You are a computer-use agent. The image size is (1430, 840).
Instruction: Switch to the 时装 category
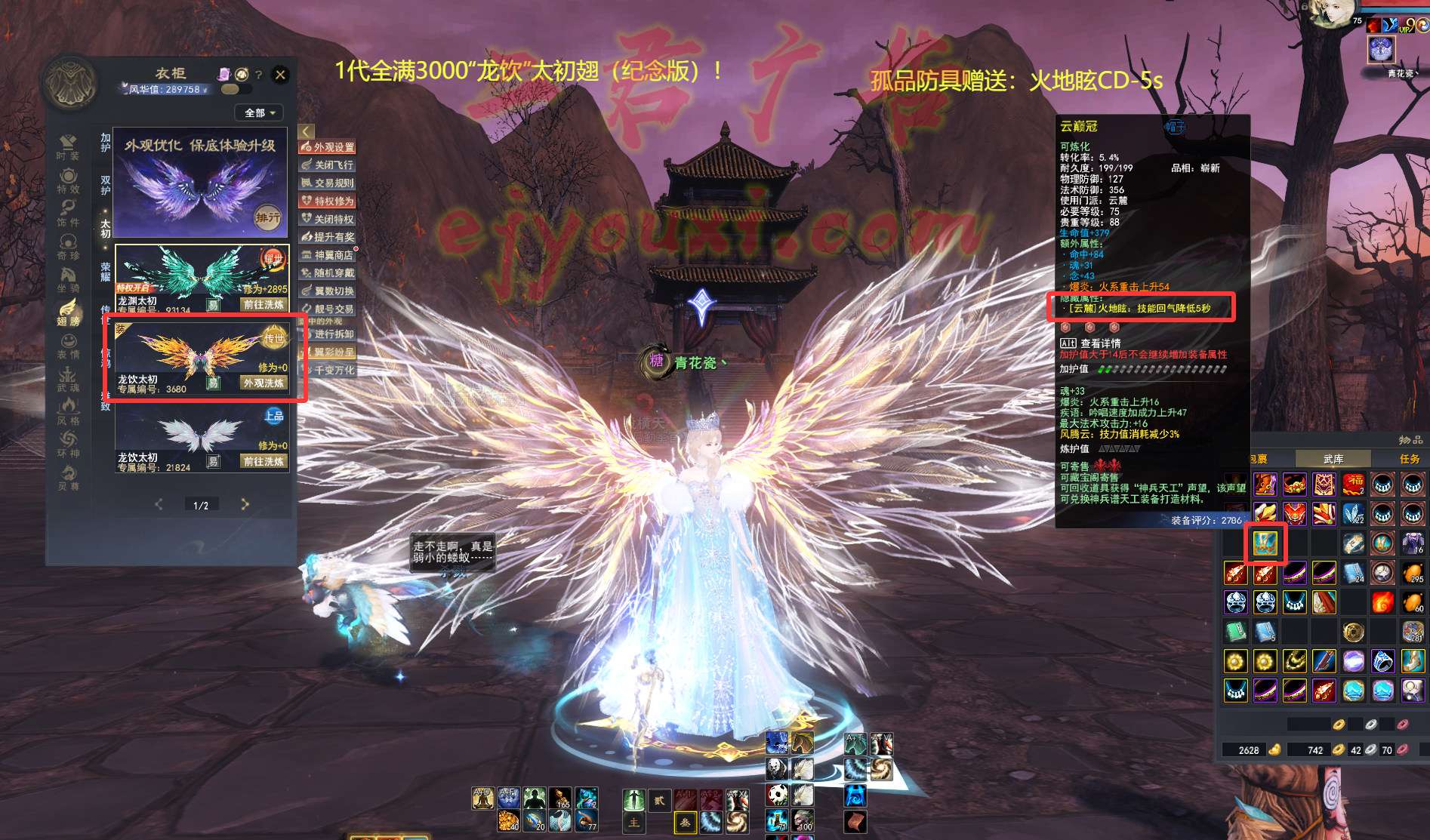(x=68, y=147)
